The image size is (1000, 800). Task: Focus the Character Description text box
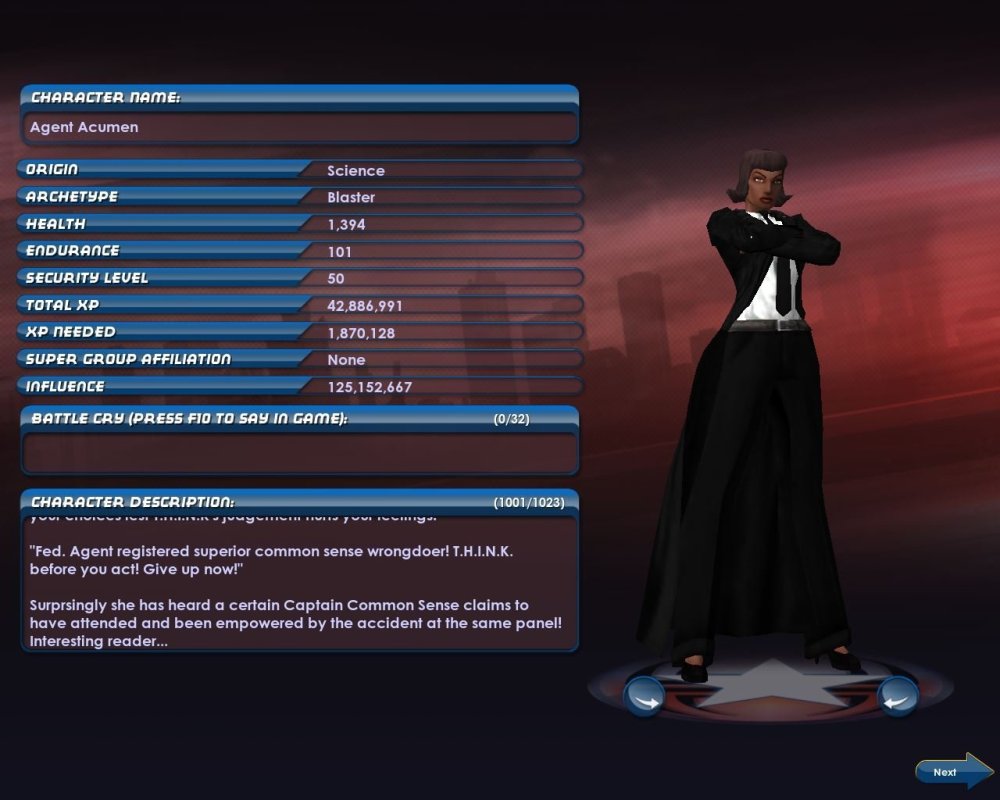[x=299, y=583]
